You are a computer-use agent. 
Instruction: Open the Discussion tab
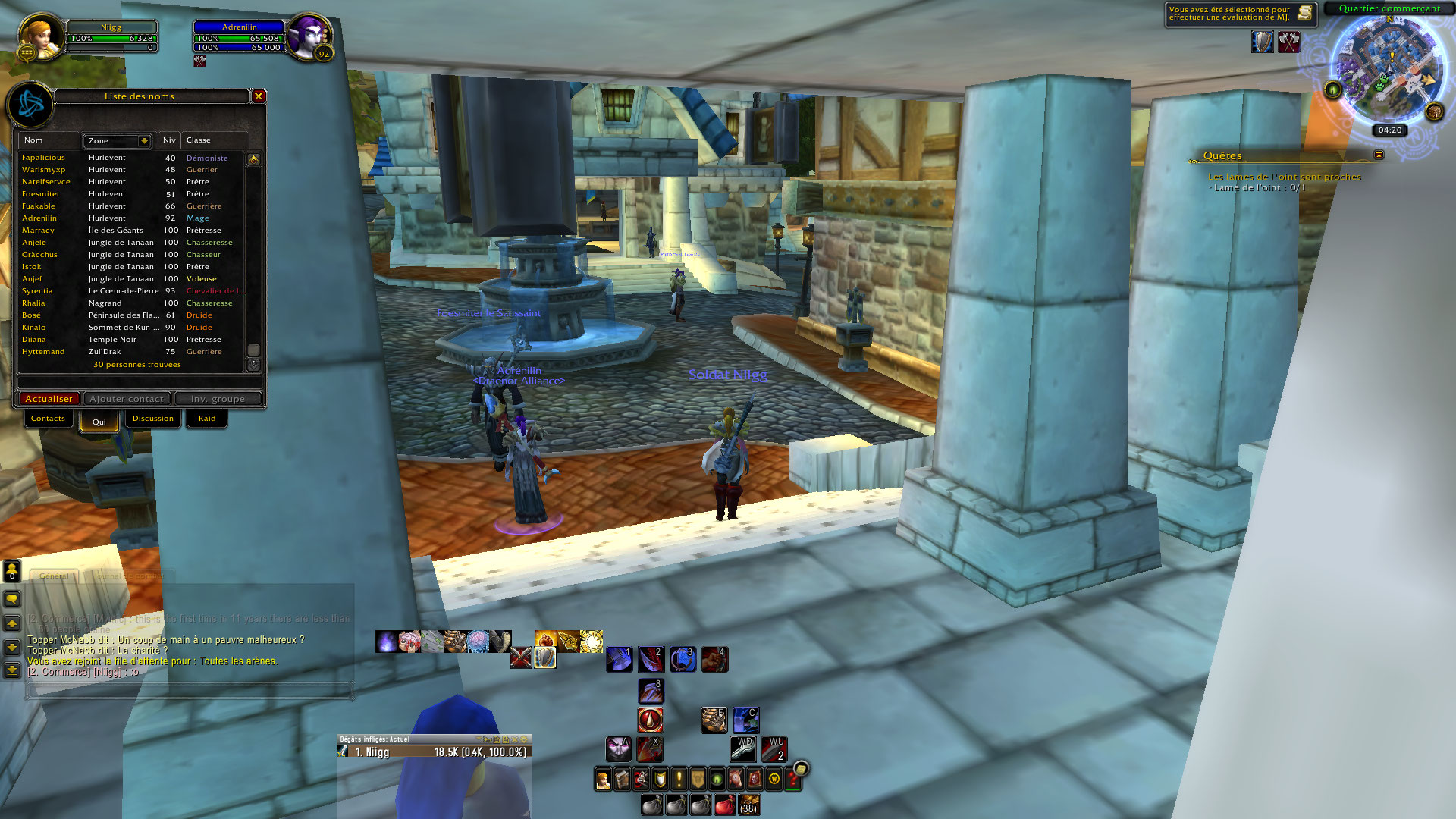click(x=152, y=419)
